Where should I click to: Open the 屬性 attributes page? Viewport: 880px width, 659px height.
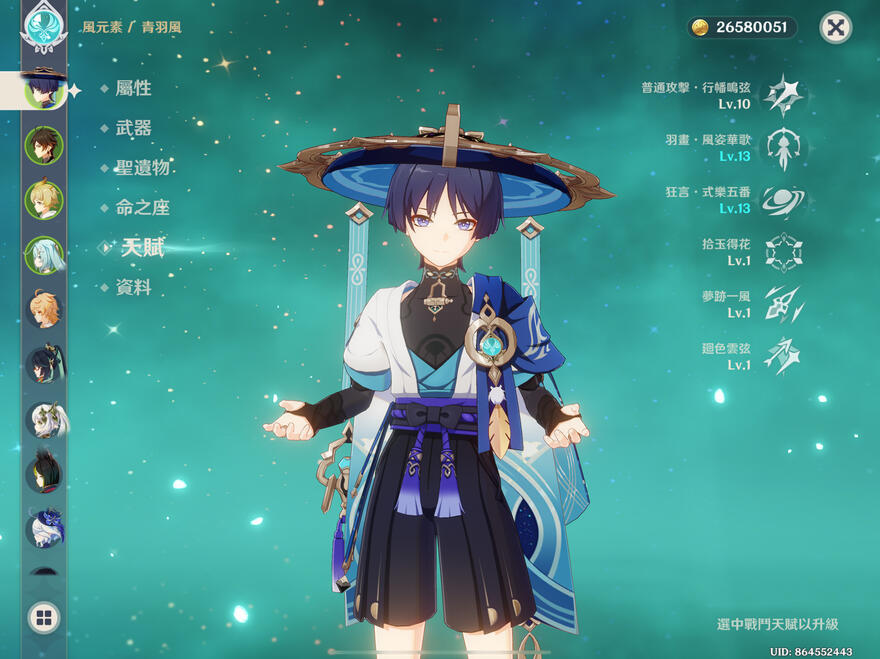133,88
